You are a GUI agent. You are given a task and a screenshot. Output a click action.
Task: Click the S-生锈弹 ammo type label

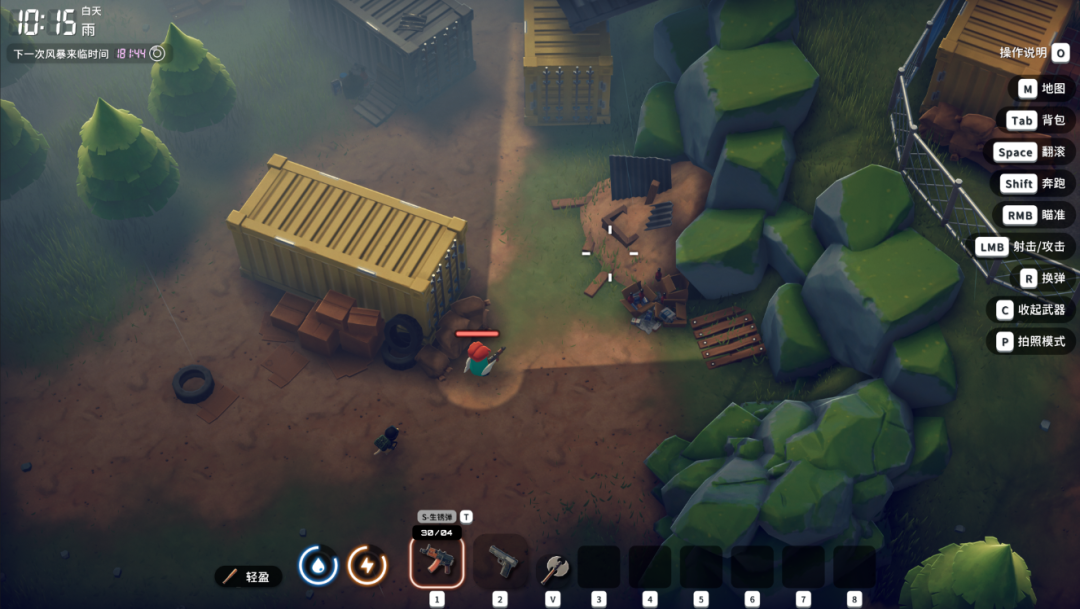pyautogui.click(x=437, y=517)
